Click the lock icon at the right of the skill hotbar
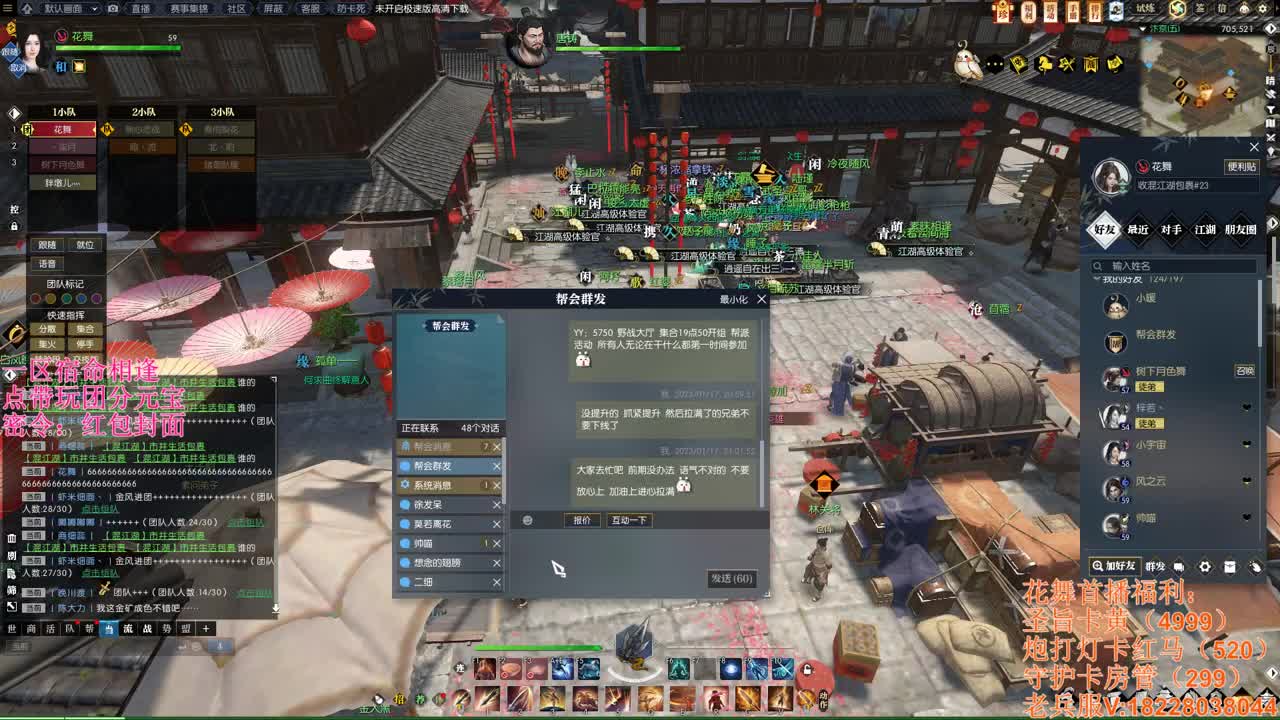This screenshot has width=1280, height=720. [x=807, y=670]
